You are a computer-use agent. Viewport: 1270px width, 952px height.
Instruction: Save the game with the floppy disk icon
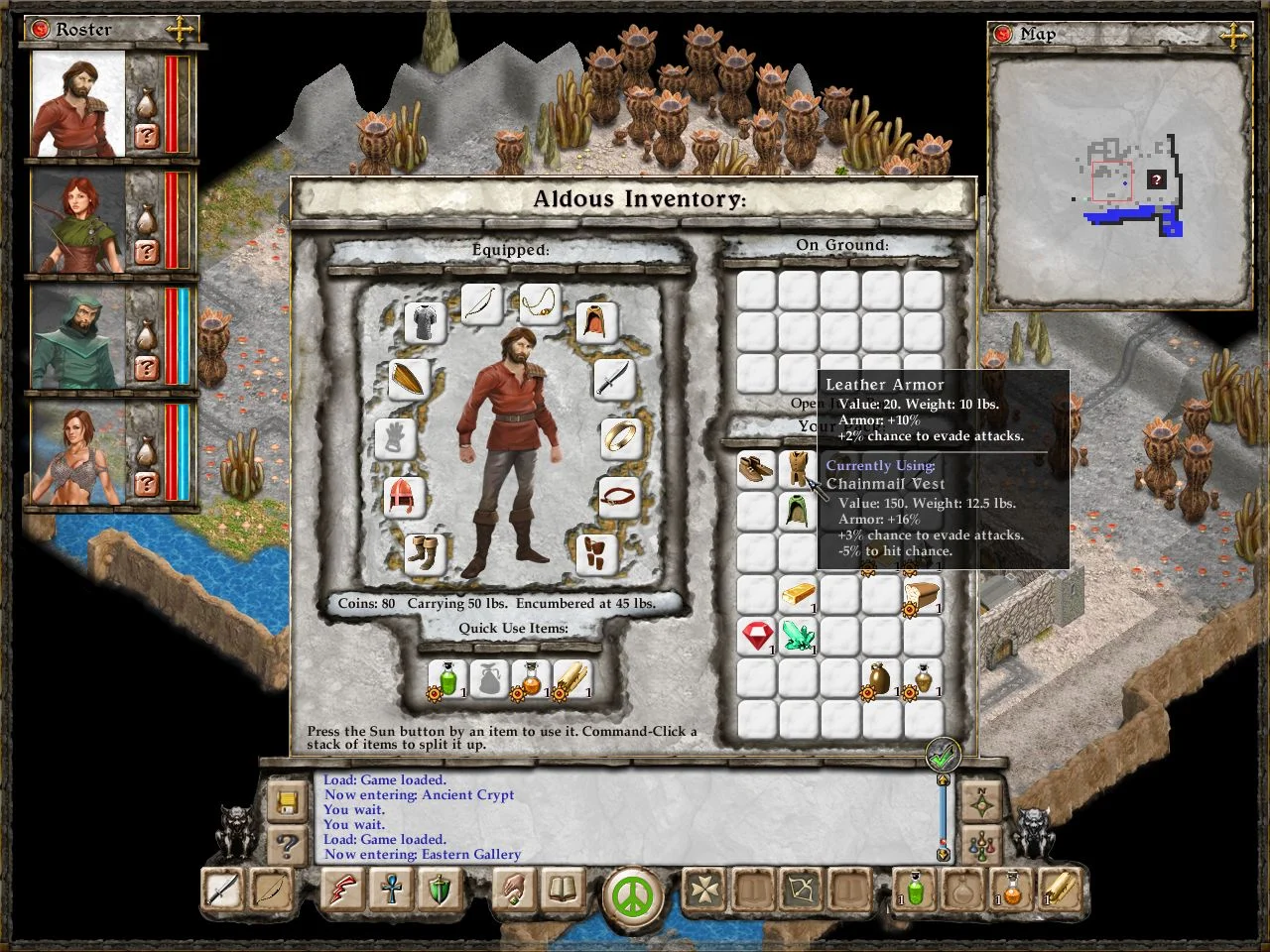[287, 801]
